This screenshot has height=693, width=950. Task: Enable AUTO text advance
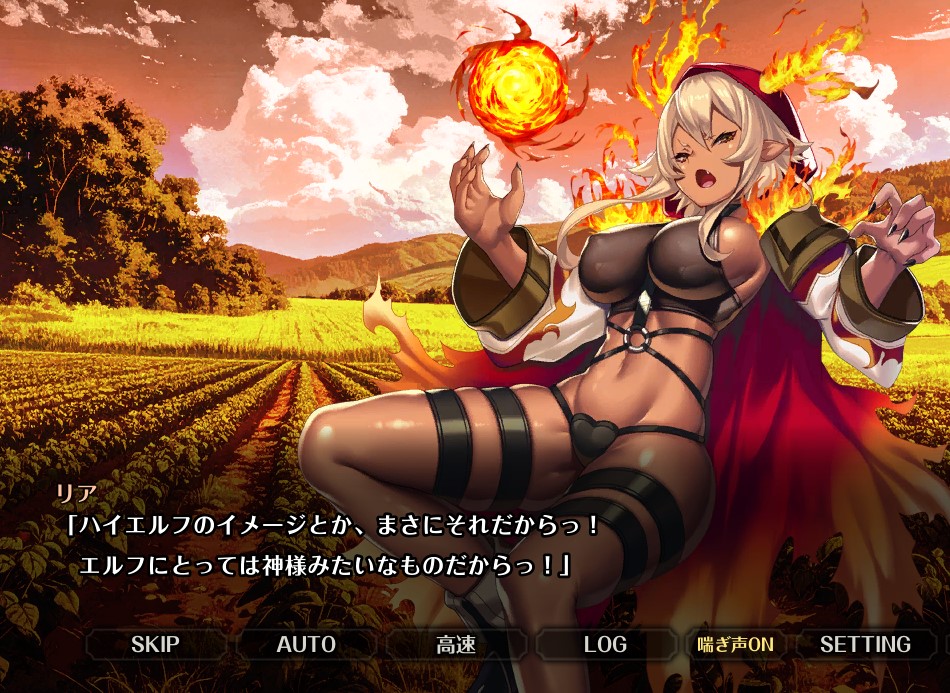[x=305, y=644]
